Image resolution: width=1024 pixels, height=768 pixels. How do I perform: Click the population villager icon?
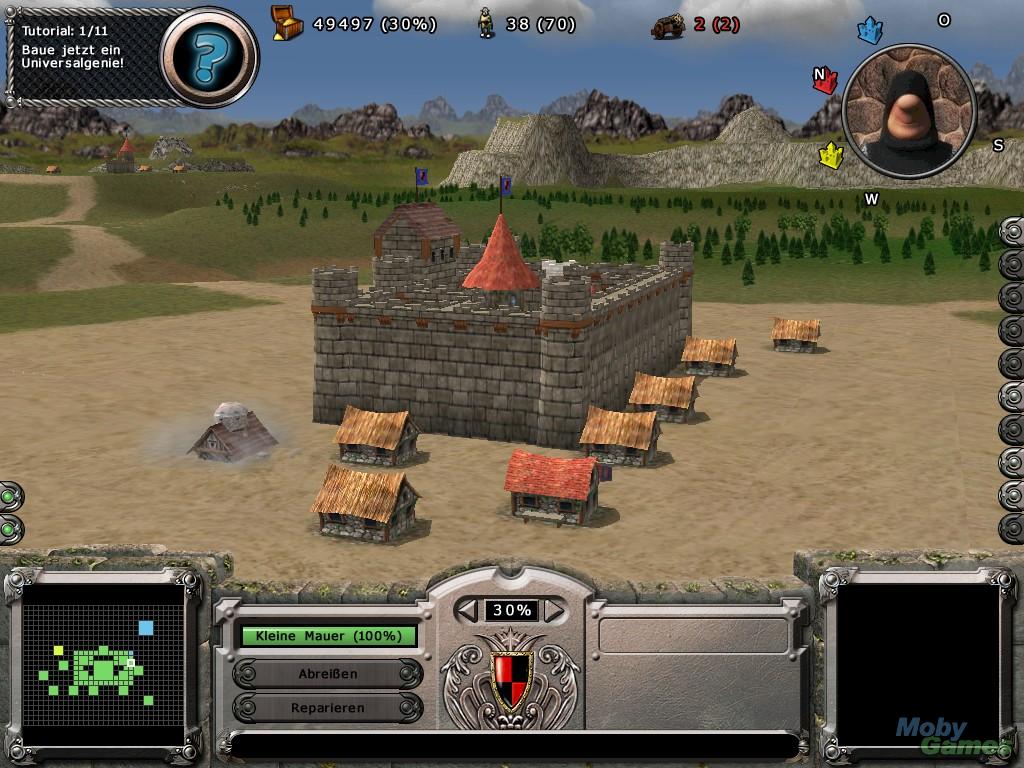486,23
